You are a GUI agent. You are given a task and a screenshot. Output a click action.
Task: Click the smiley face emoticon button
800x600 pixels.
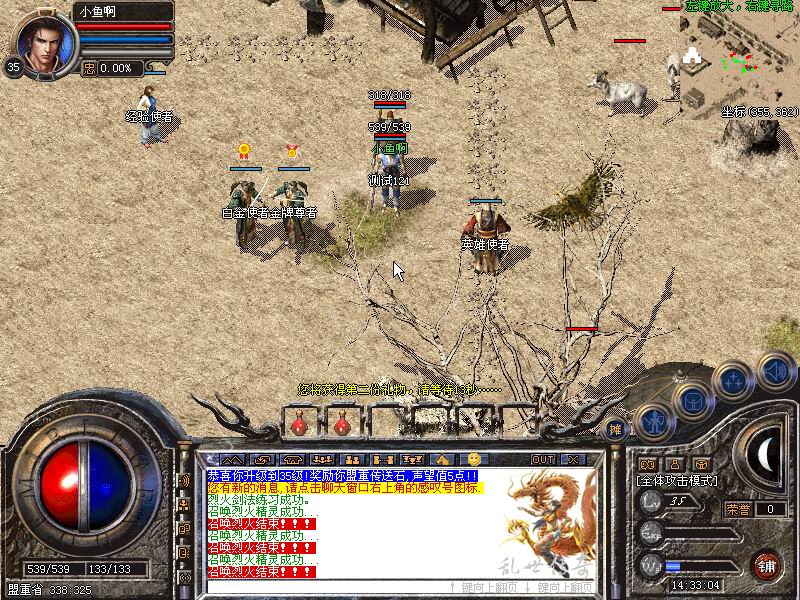473,458
